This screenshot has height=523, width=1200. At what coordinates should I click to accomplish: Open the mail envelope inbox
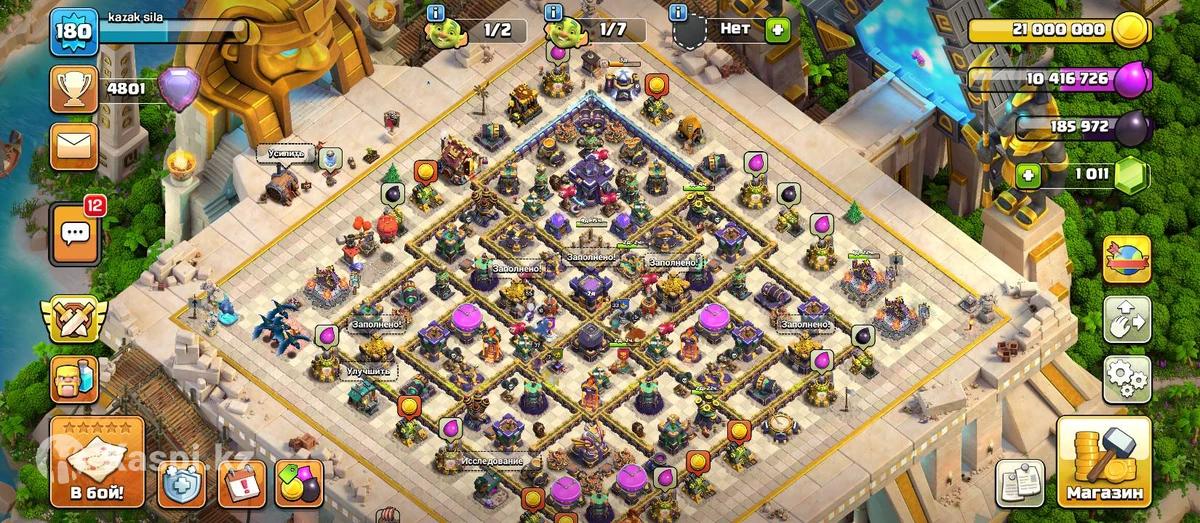[74, 147]
